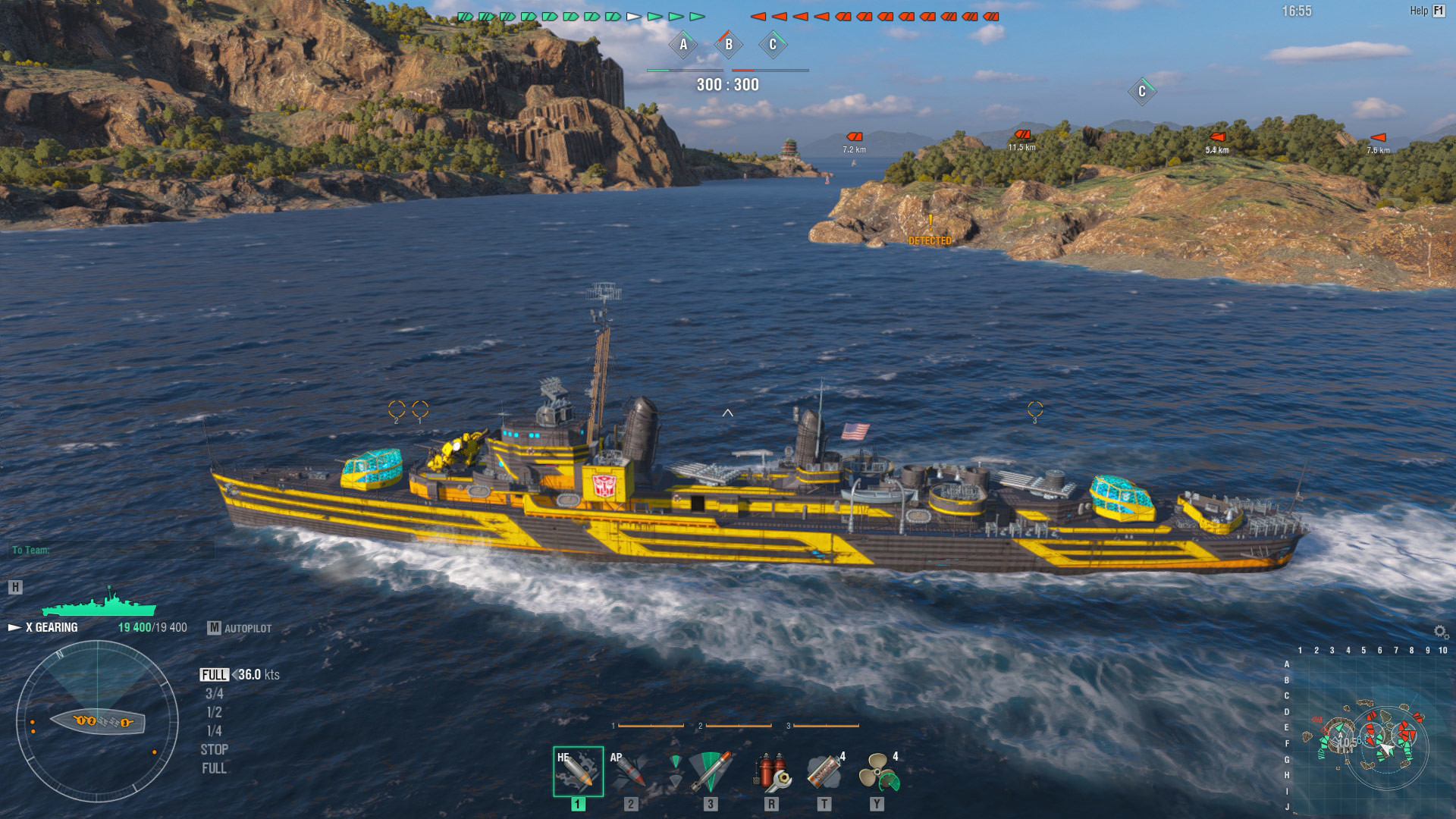1456x819 pixels.
Task: Switch to AP shell ammunition
Action: [630, 771]
